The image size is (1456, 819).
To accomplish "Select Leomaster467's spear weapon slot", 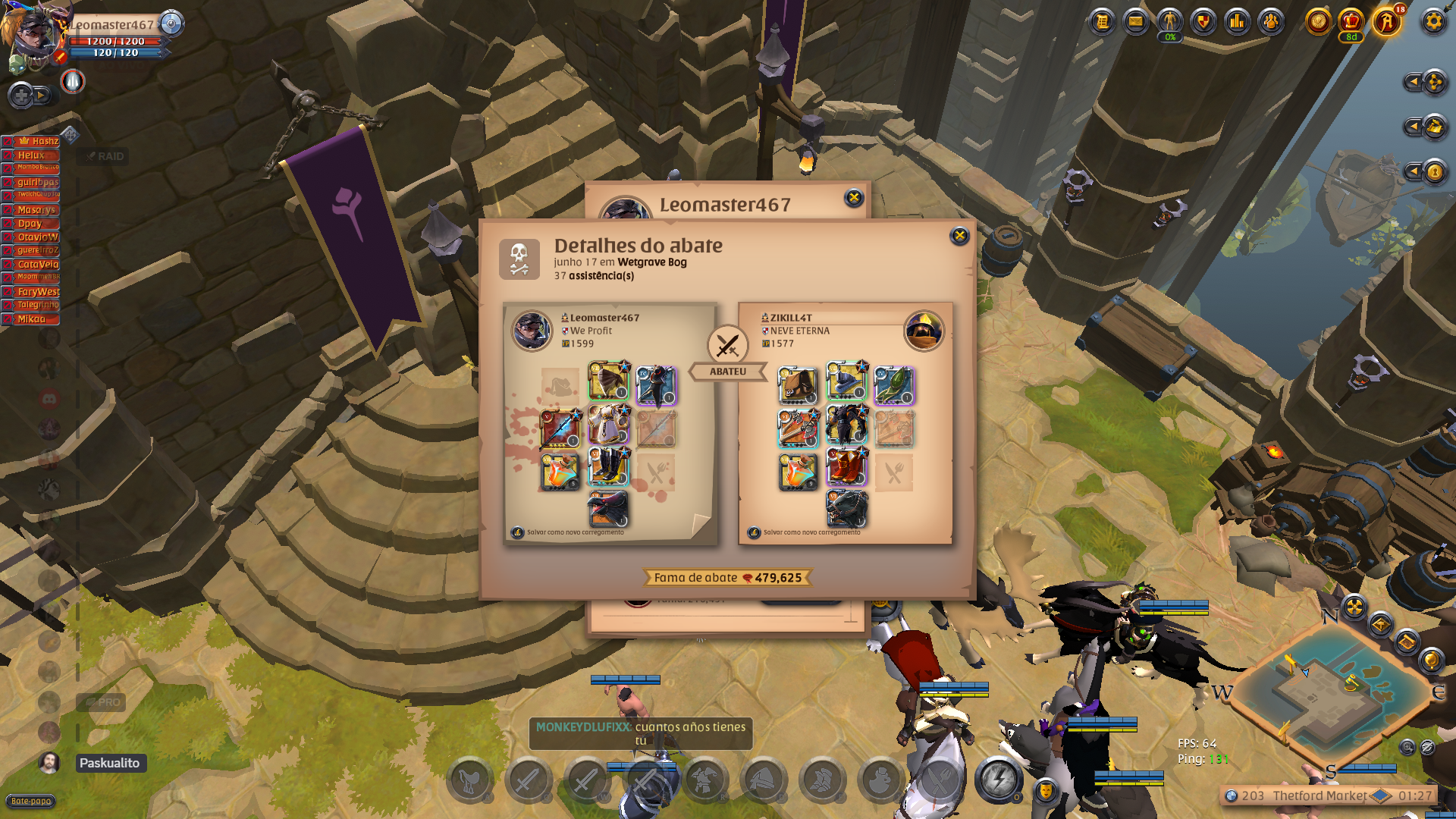I will click(x=560, y=428).
